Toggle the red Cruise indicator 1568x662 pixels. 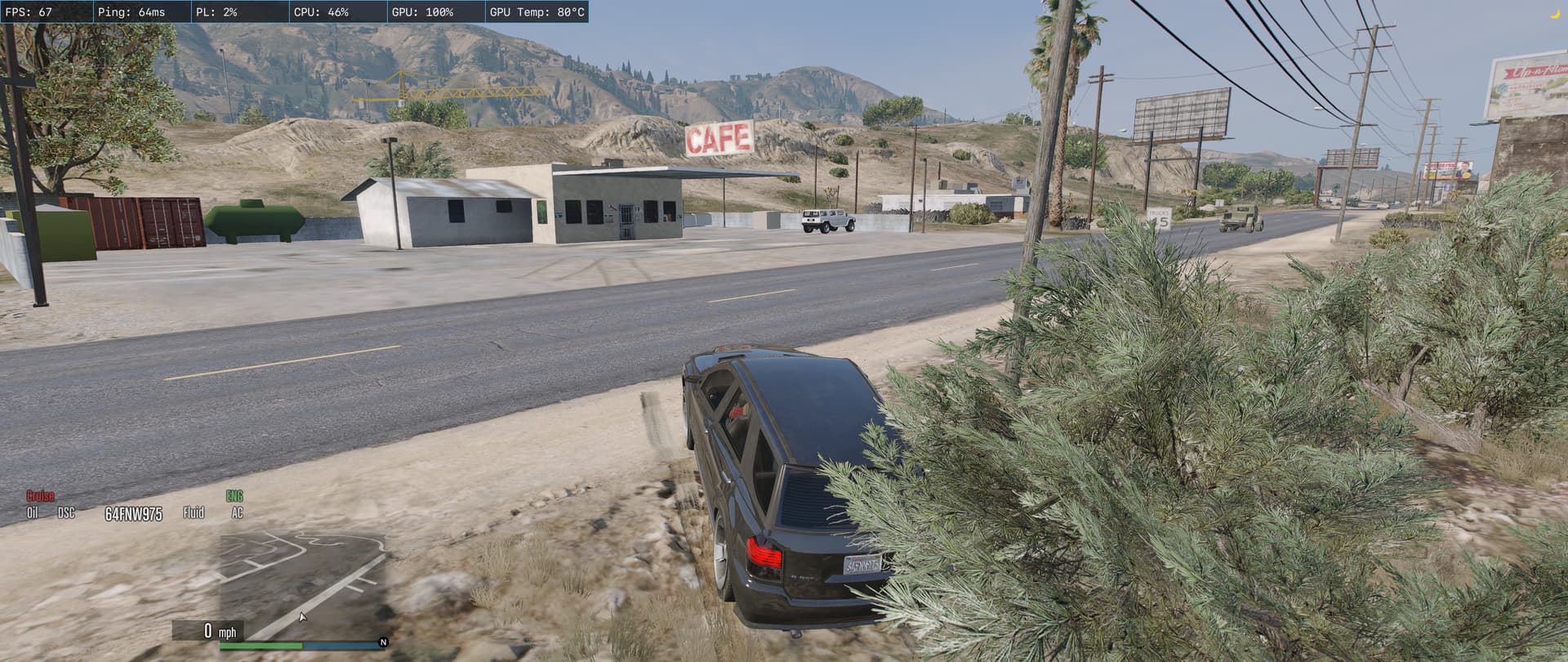click(40, 496)
